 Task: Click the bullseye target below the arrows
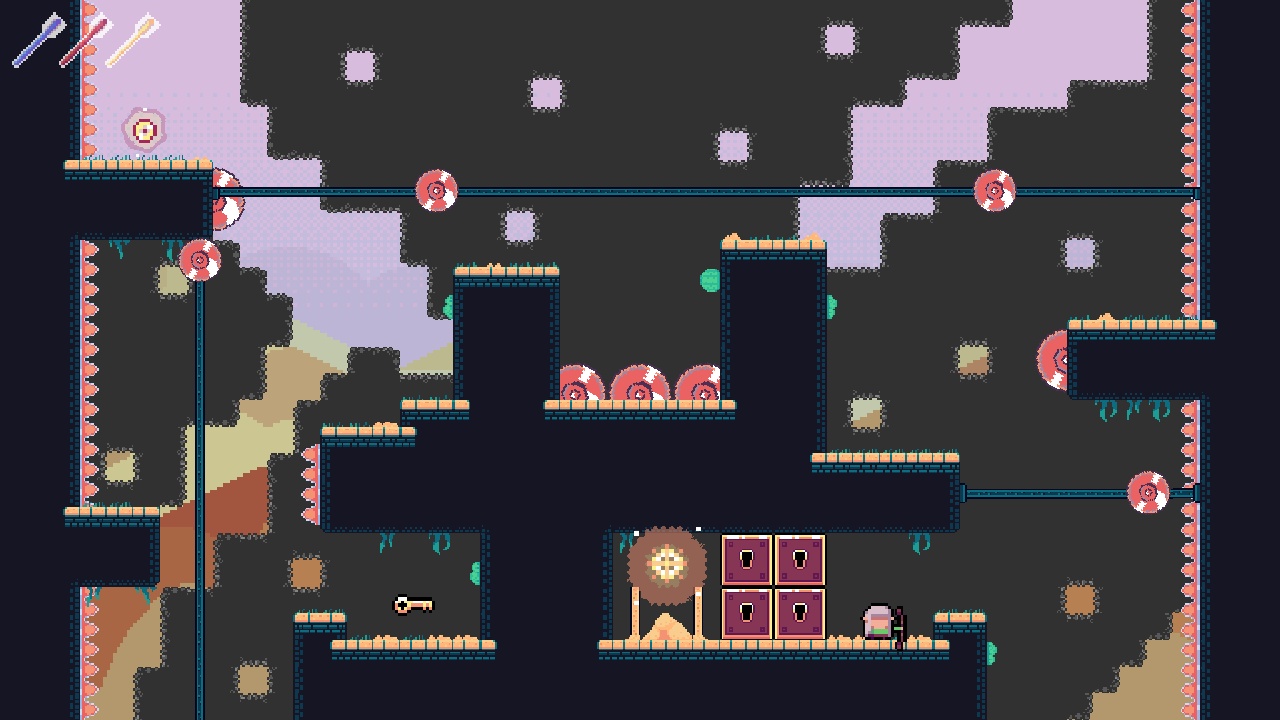[145, 127]
